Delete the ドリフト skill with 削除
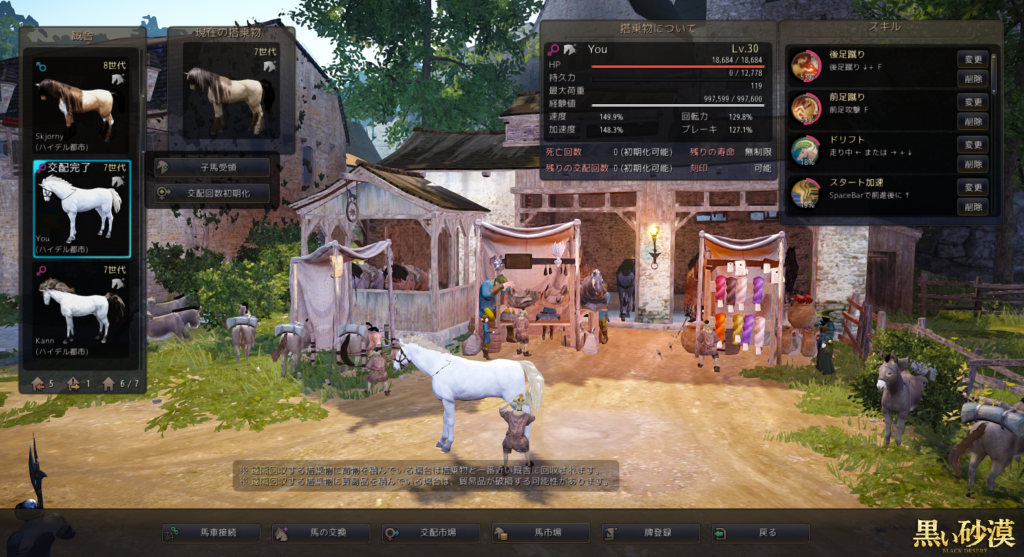The image size is (1024, 557). pos(973,163)
